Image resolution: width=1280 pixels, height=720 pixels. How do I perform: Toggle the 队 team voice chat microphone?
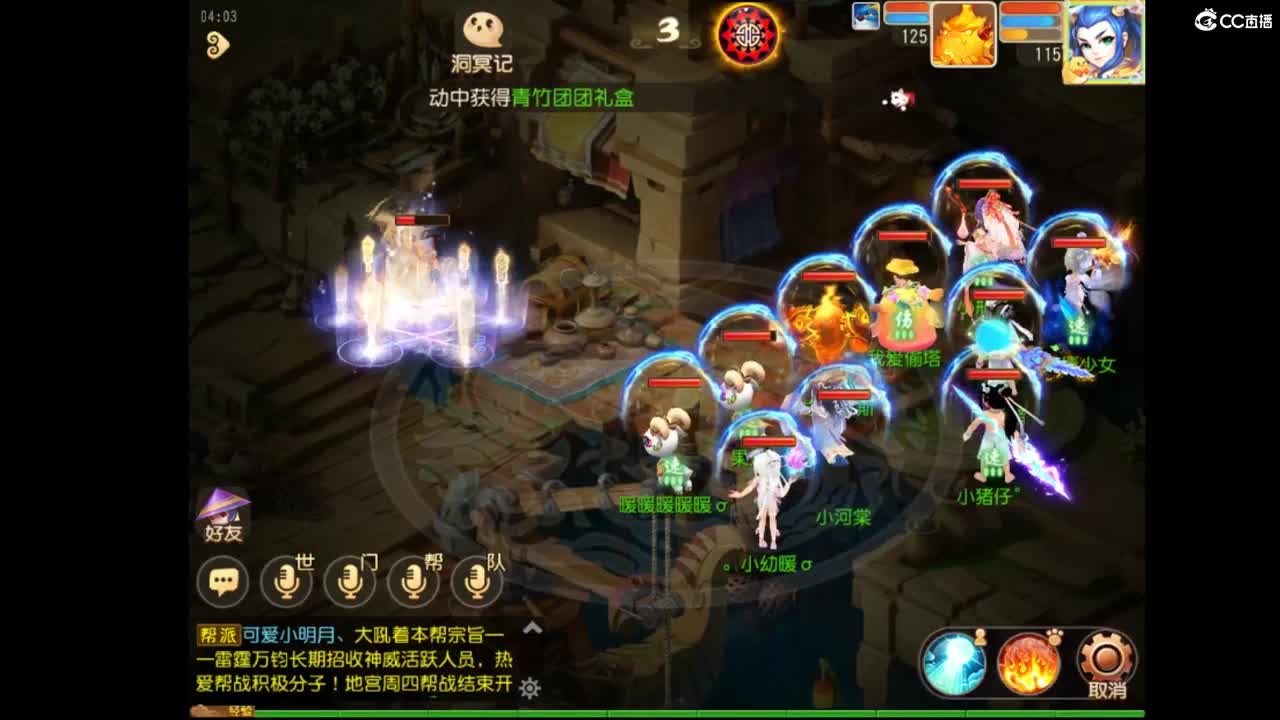coord(474,580)
